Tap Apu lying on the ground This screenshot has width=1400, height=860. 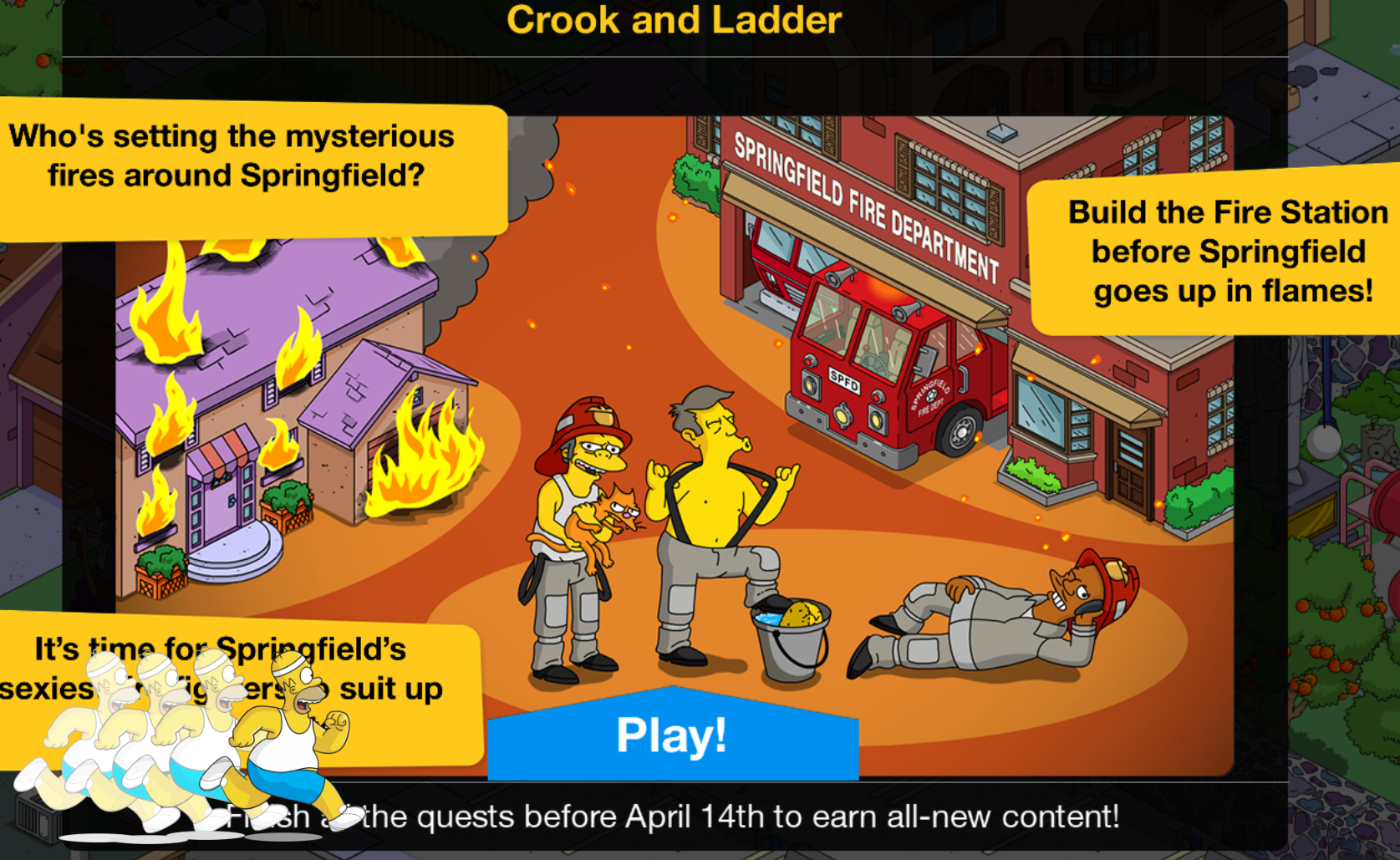(x=986, y=618)
